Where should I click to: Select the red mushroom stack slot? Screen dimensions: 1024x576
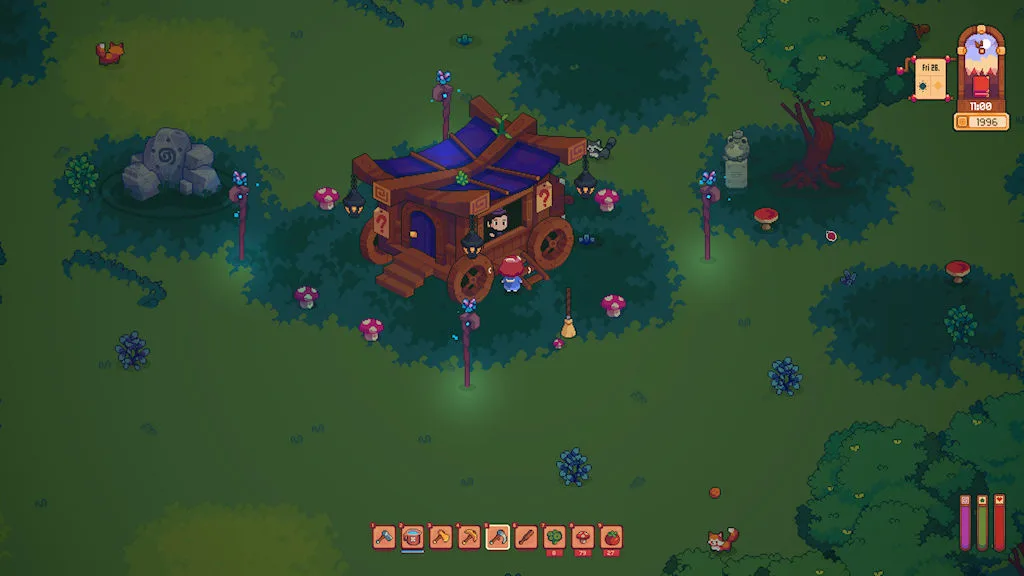(x=583, y=538)
